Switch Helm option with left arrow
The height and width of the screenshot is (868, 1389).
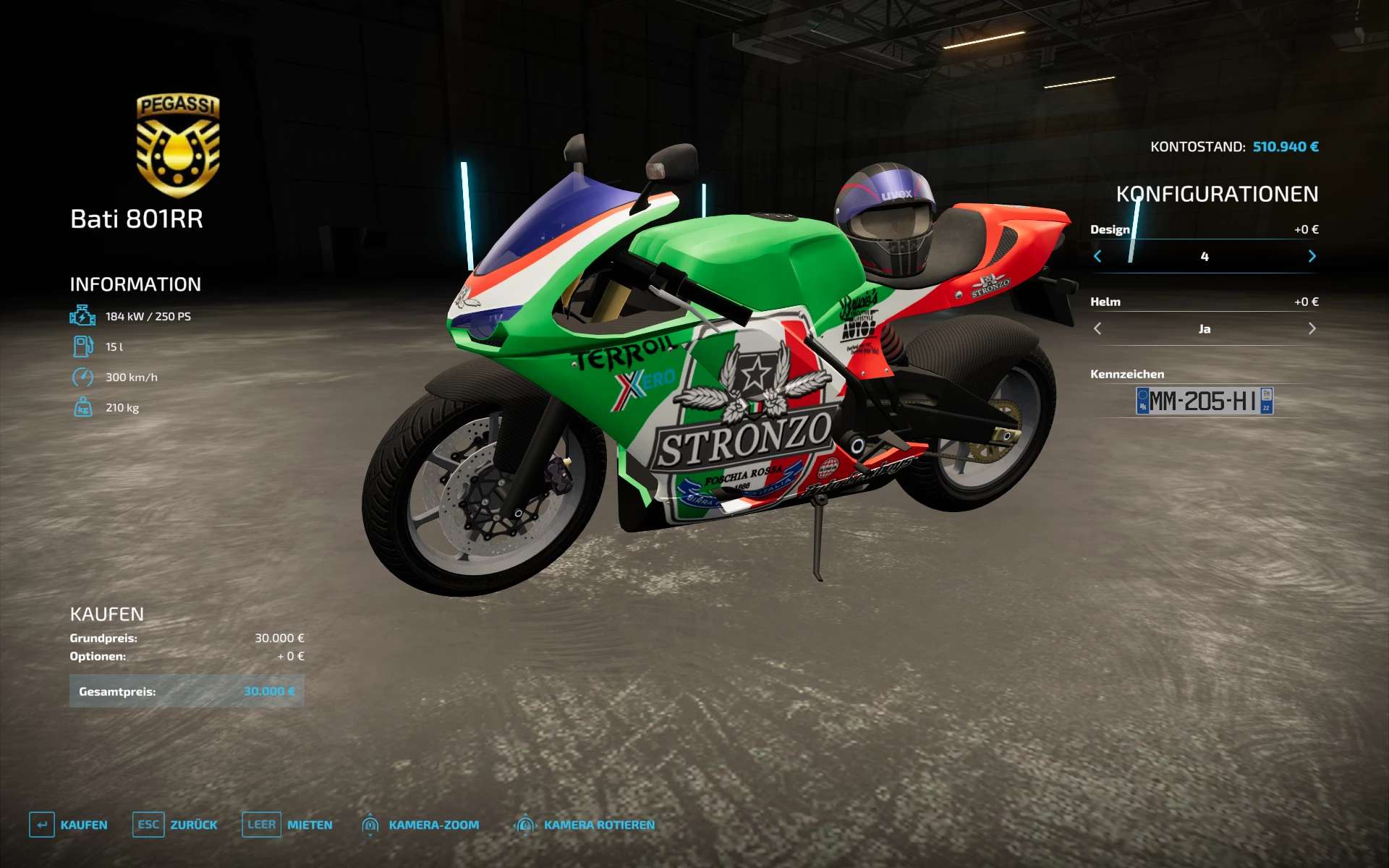click(x=1097, y=328)
